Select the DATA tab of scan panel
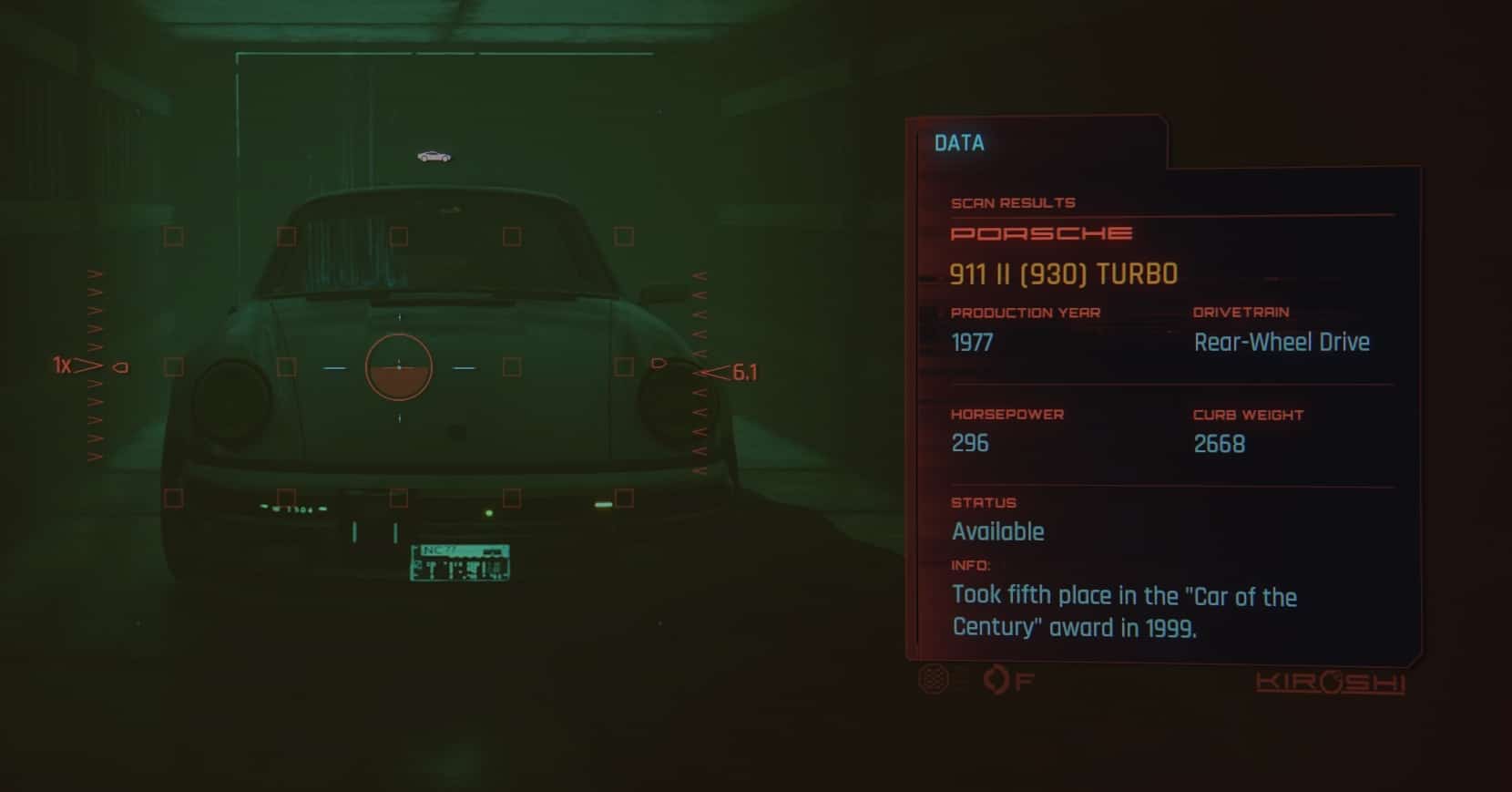The height and width of the screenshot is (792, 1512). [960, 143]
